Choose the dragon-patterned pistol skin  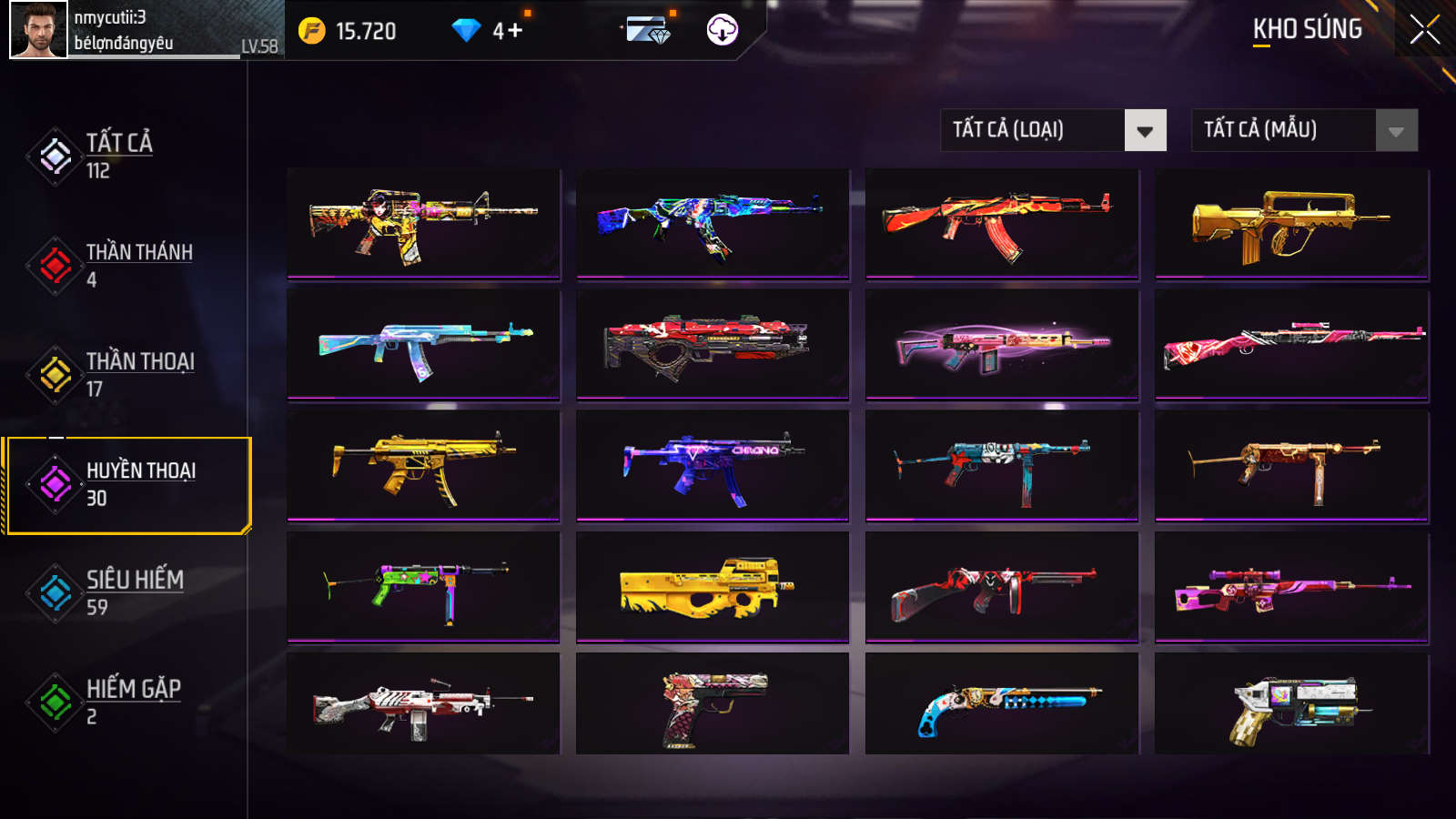pos(713,704)
